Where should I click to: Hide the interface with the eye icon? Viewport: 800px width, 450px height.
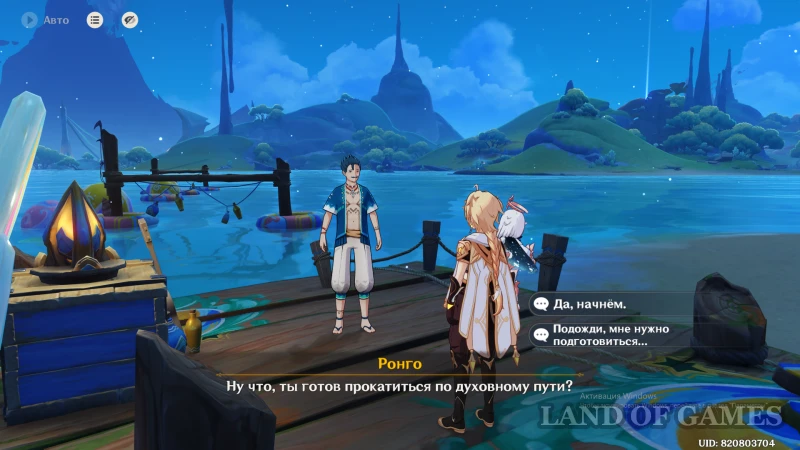click(129, 19)
